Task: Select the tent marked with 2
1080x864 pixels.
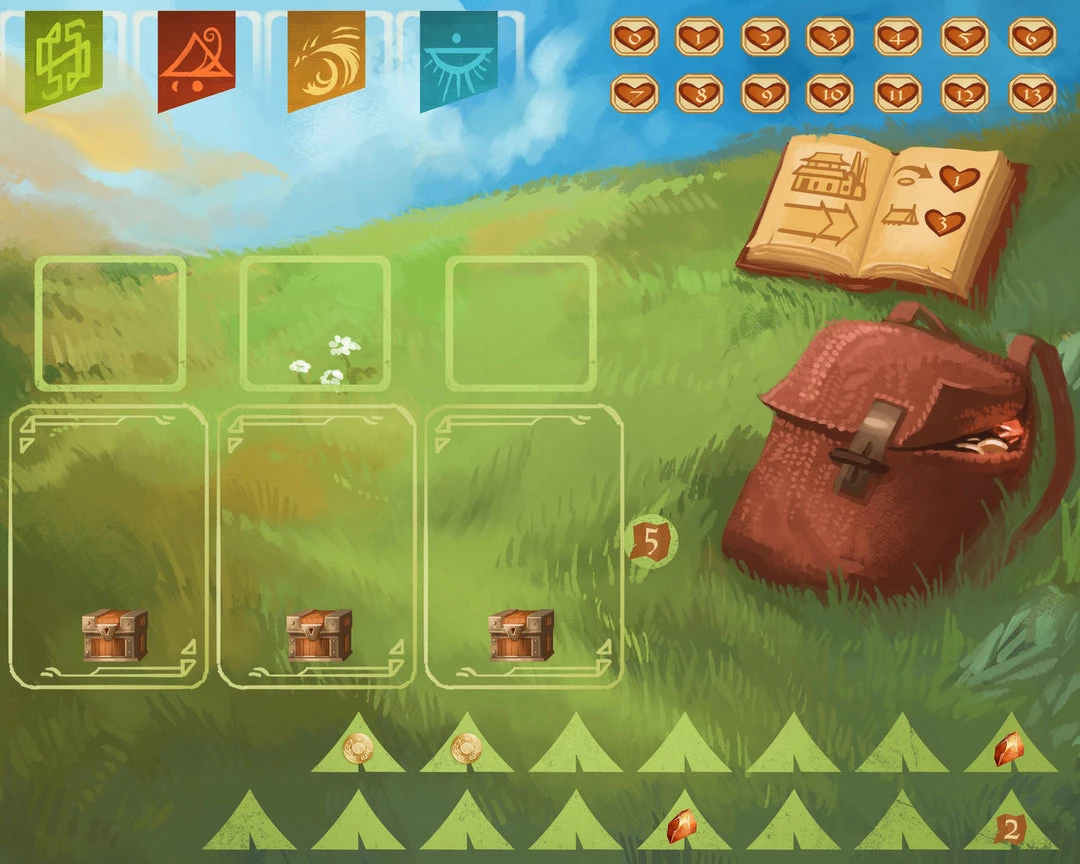Action: tap(1010, 828)
